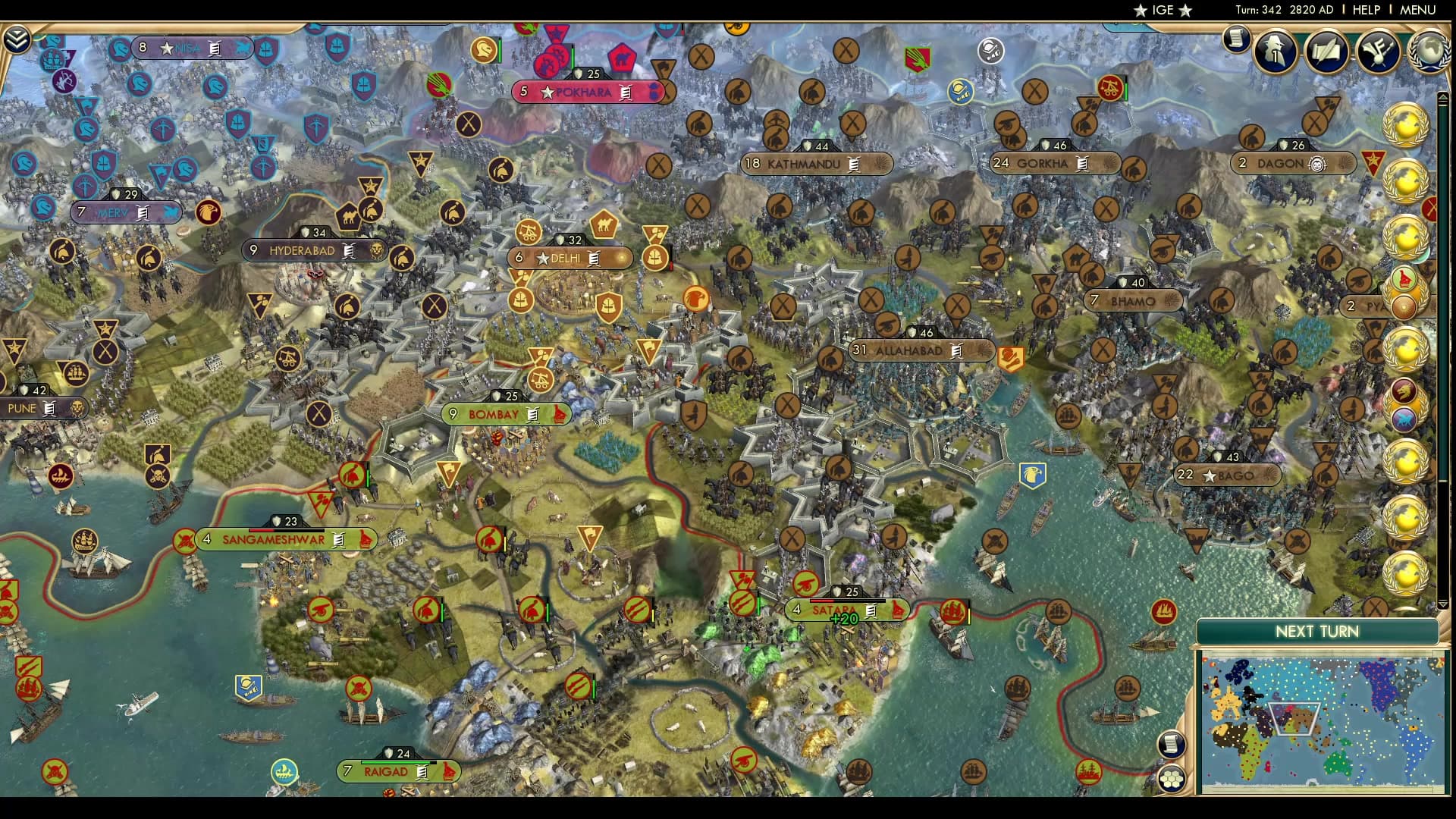Open the World Congress globe-and-laurel icon

point(1432,52)
